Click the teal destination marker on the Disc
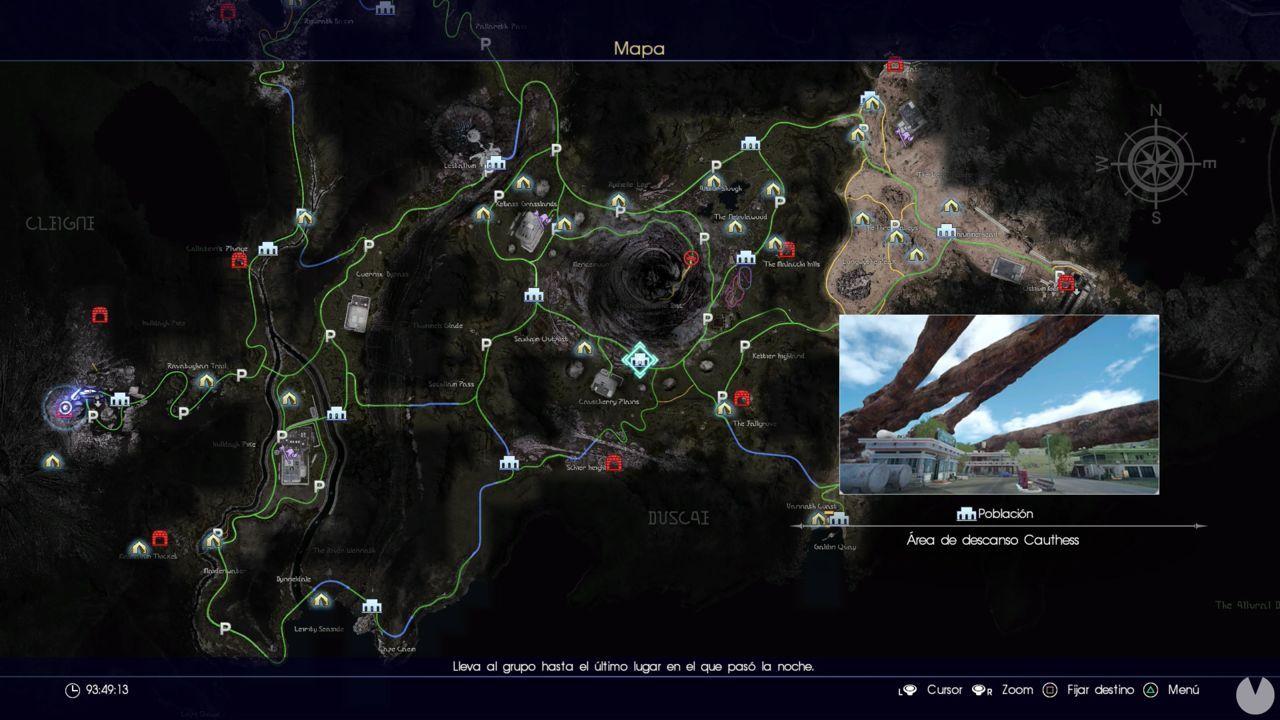Image resolution: width=1280 pixels, height=720 pixels. pyautogui.click(x=639, y=360)
